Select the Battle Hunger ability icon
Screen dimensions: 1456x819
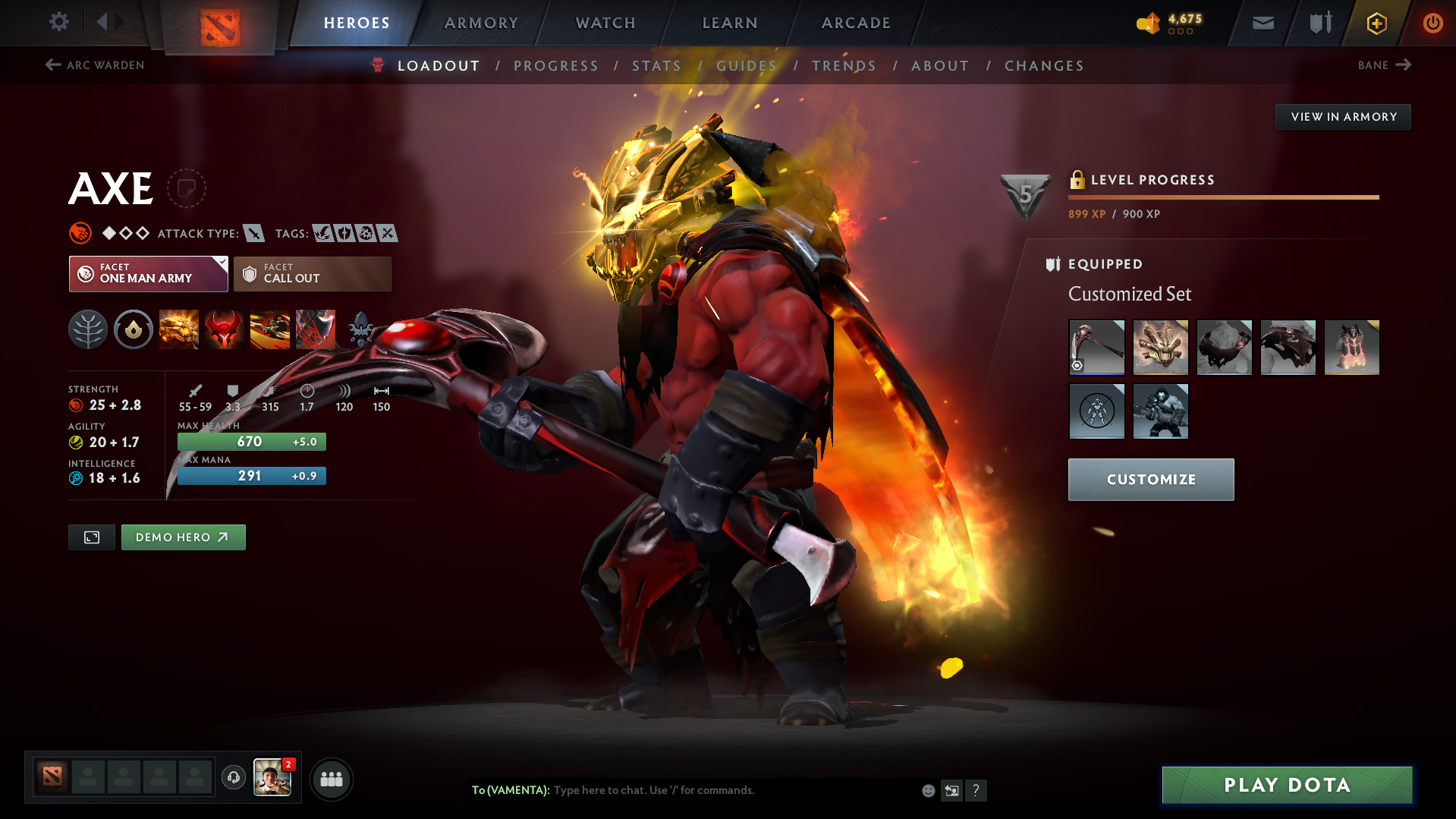pyautogui.click(x=225, y=329)
